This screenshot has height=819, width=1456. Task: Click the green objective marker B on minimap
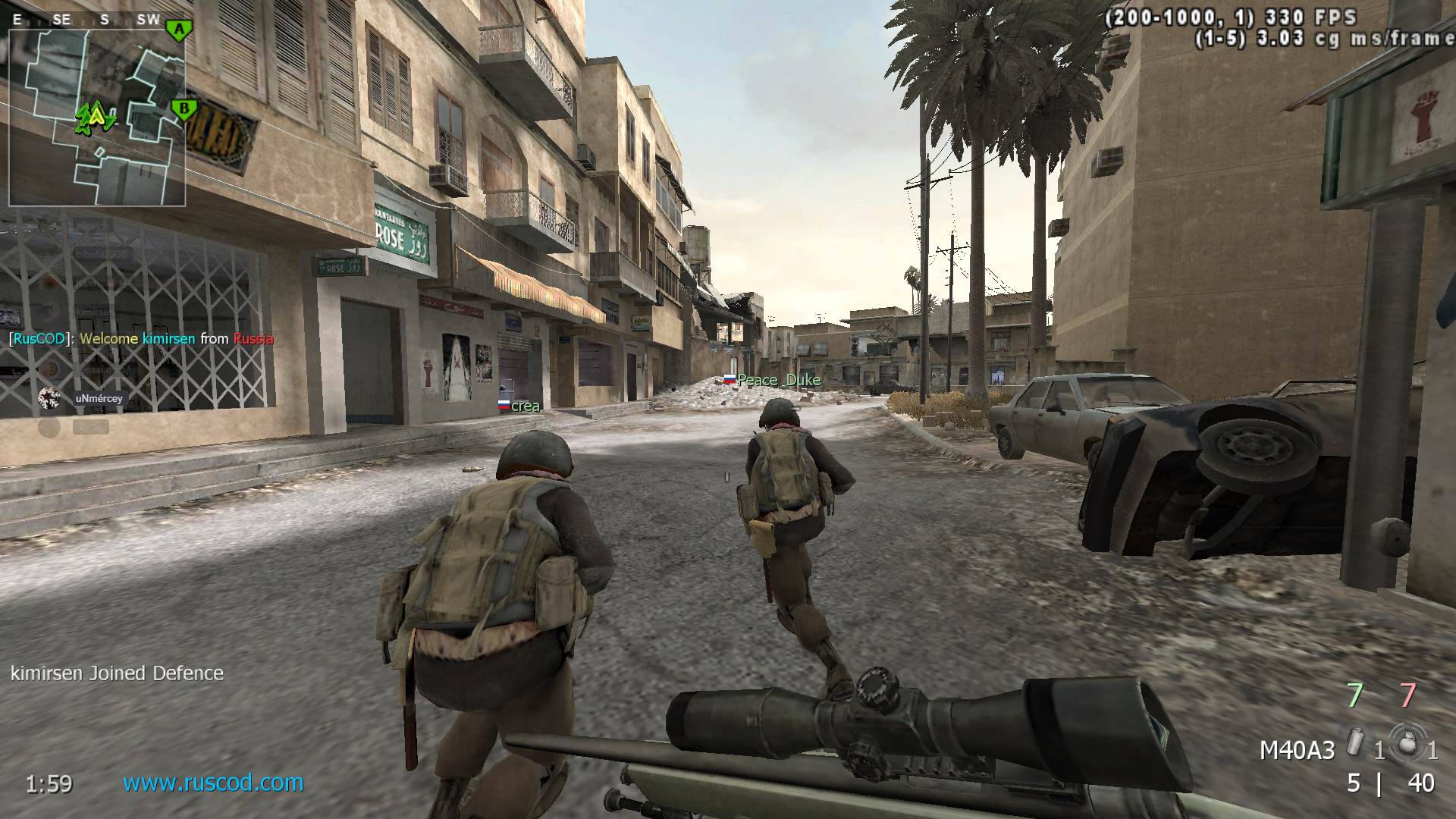coord(183,108)
